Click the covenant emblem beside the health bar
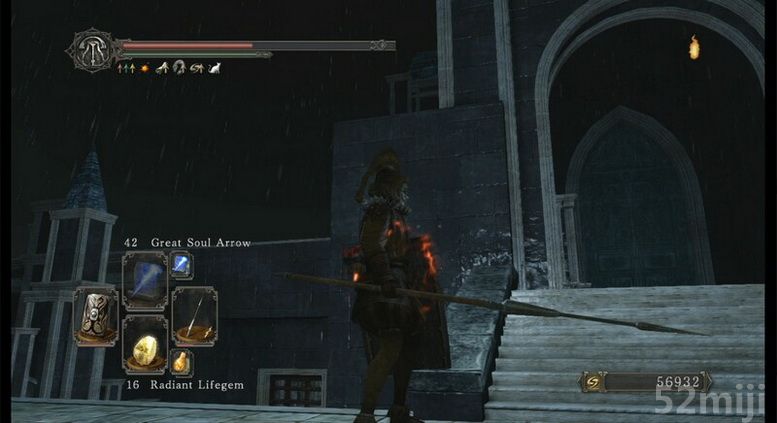Screen dimensions: 777x423 93,49
